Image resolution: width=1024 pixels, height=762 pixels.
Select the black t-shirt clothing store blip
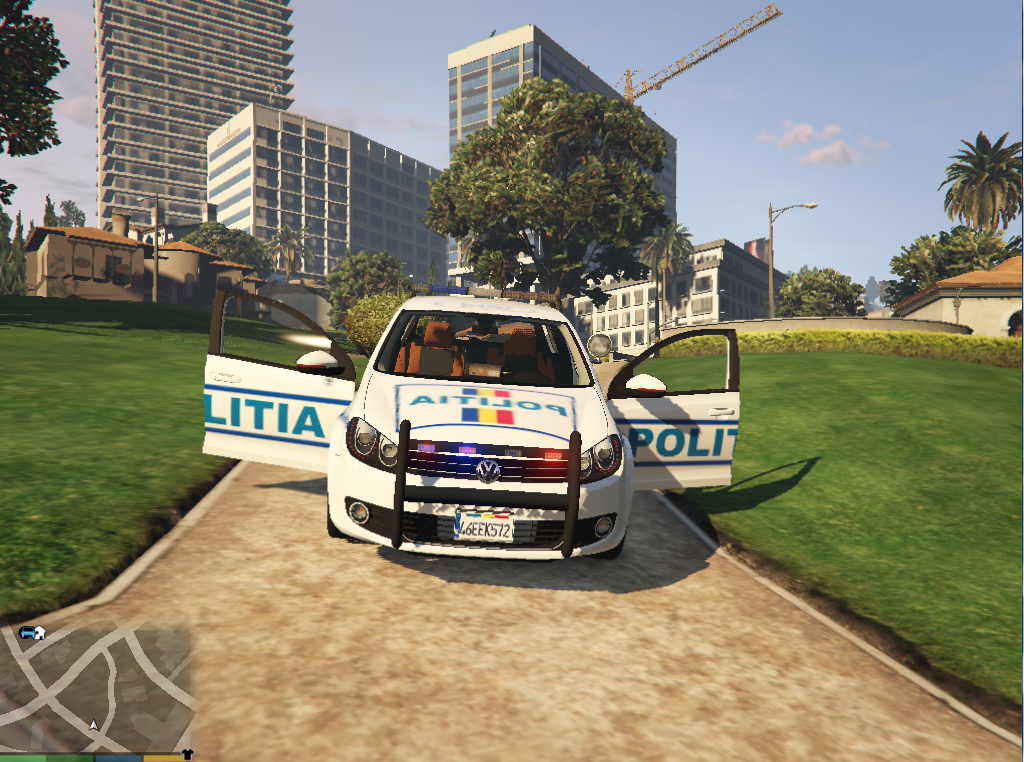pyautogui.click(x=187, y=754)
